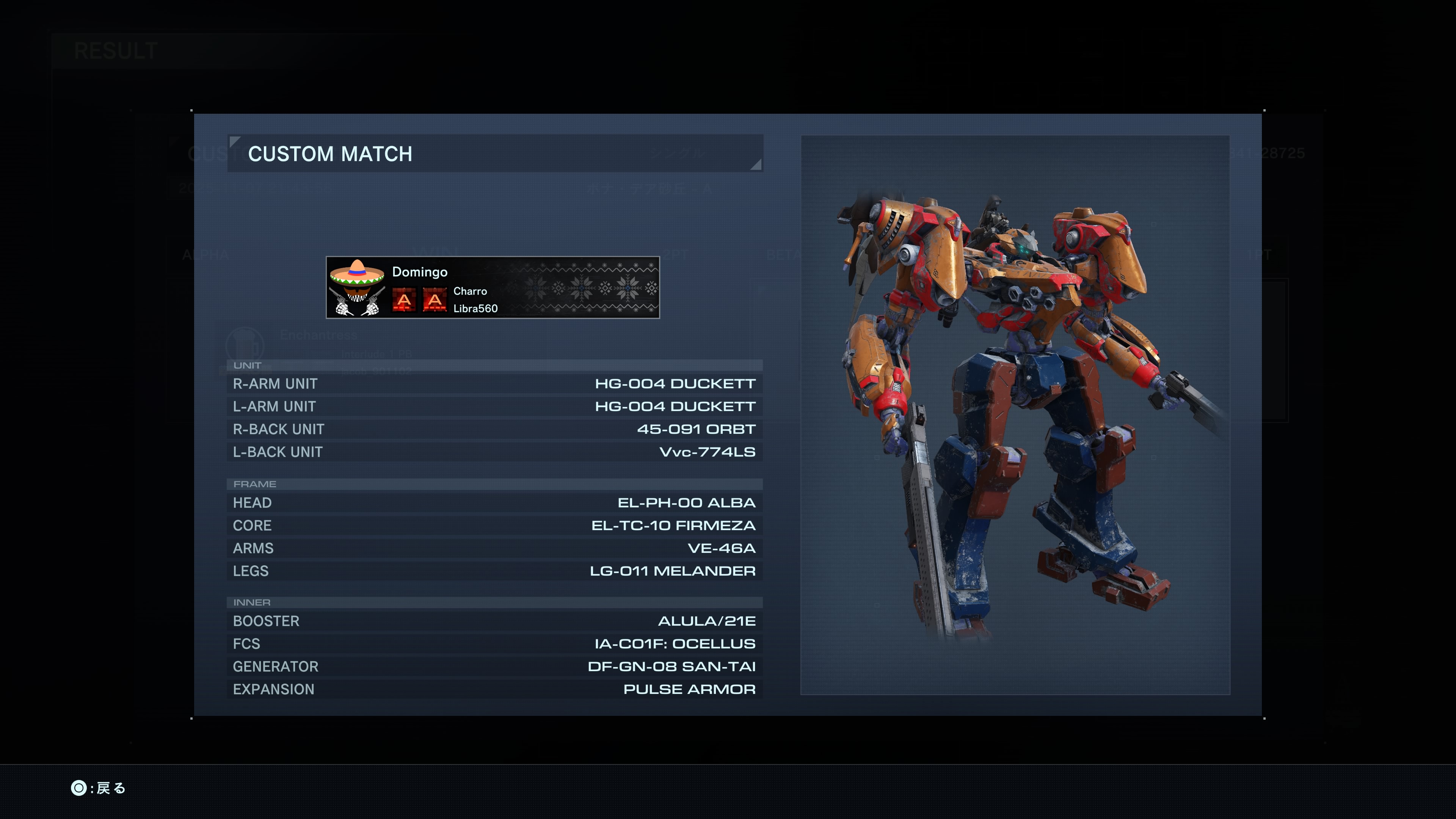The height and width of the screenshot is (819, 1456).
Task: Select the CORE EL-TC-10 FIRMEZA row
Action: click(x=494, y=525)
